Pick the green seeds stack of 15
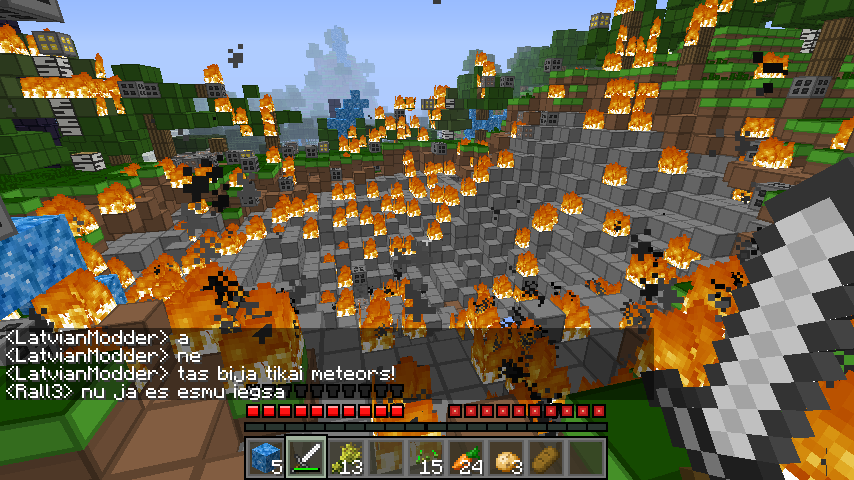This screenshot has width=854, height=480. pos(426,457)
